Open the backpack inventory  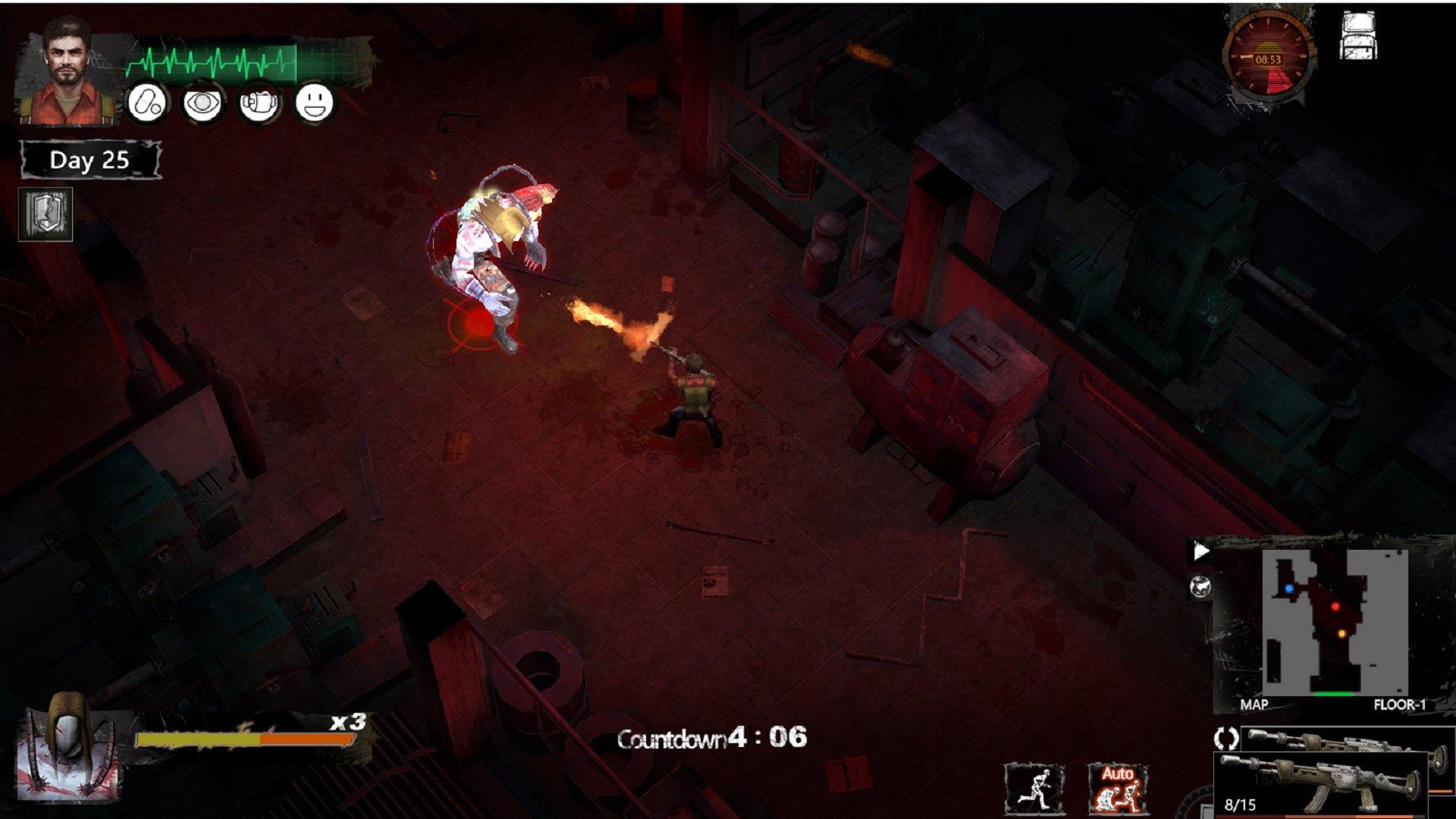[1357, 35]
